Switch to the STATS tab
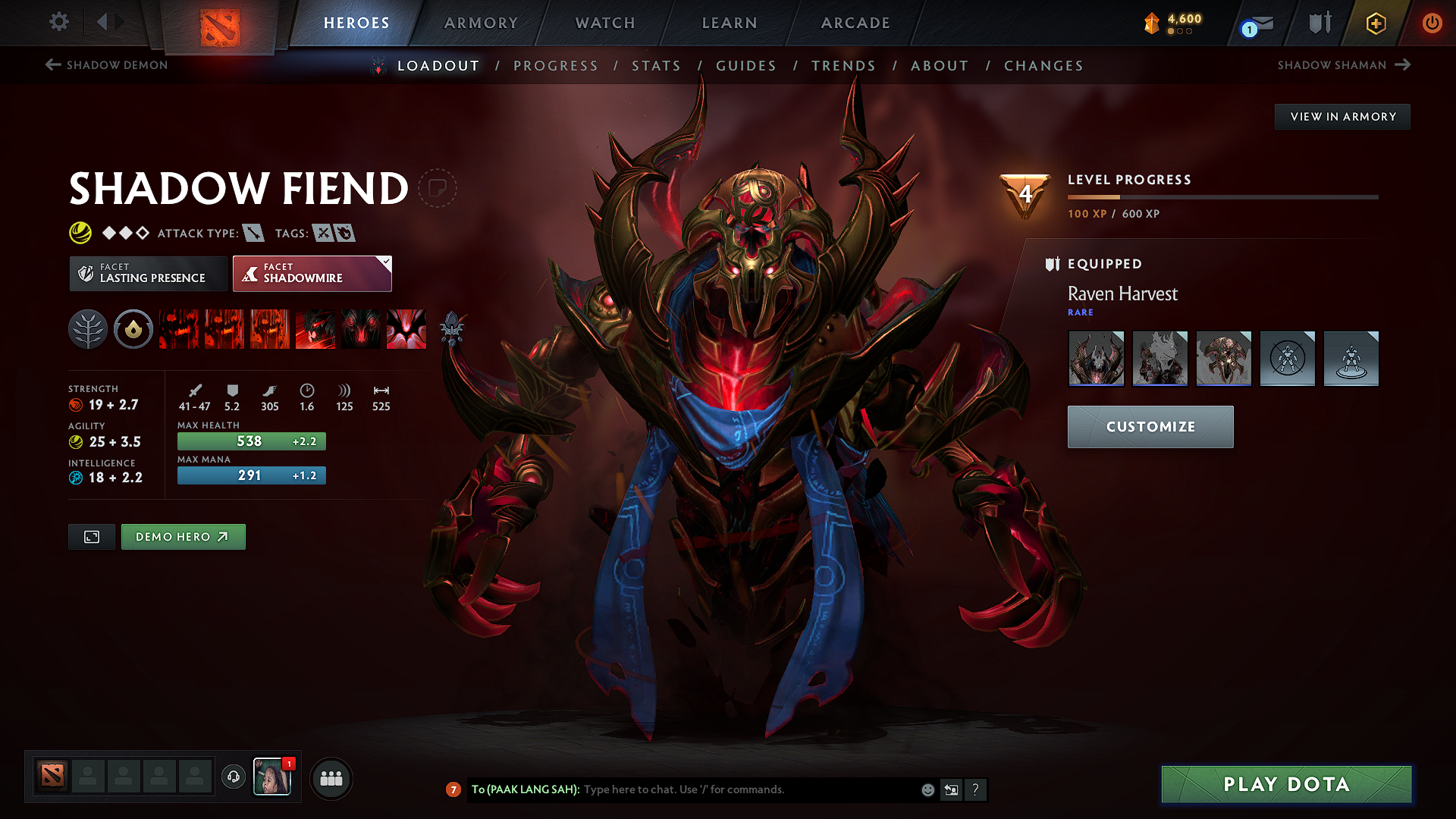 [x=657, y=66]
